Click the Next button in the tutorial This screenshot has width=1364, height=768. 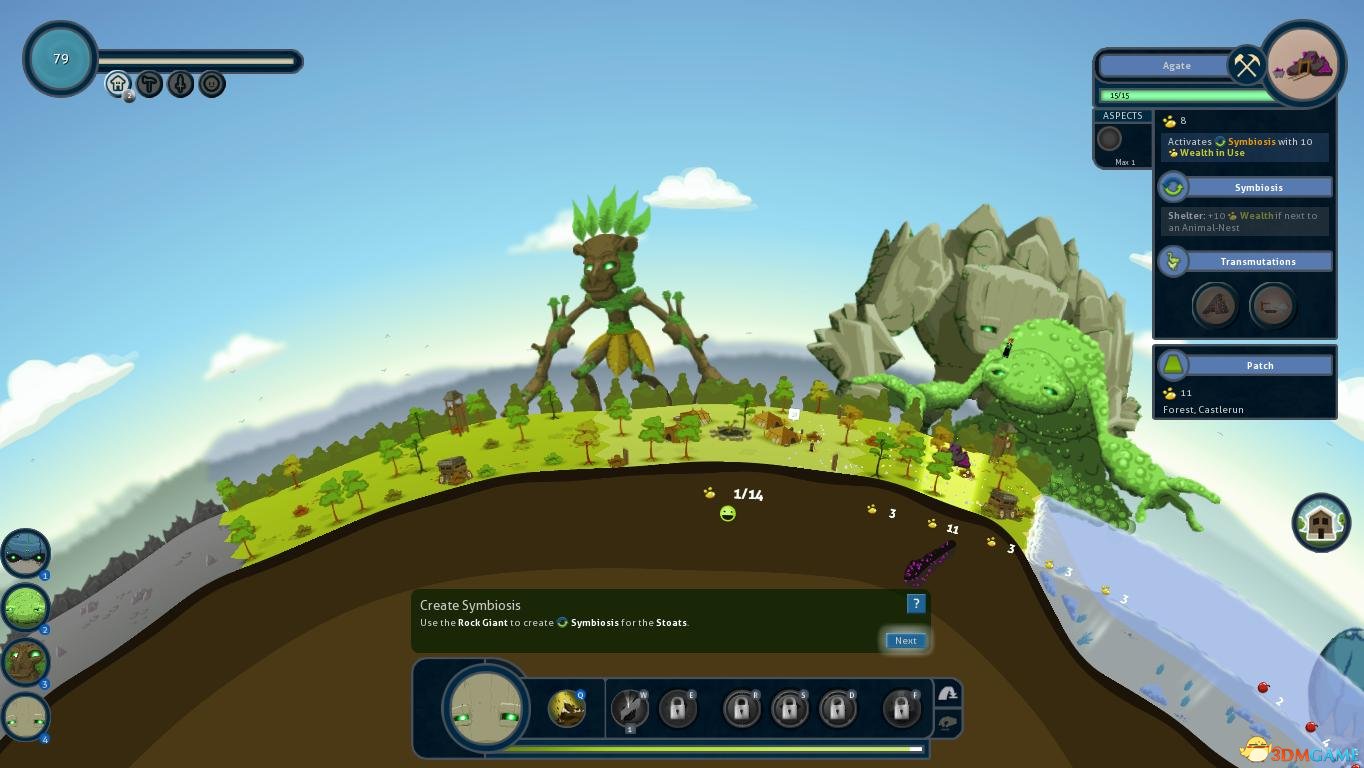coord(905,641)
